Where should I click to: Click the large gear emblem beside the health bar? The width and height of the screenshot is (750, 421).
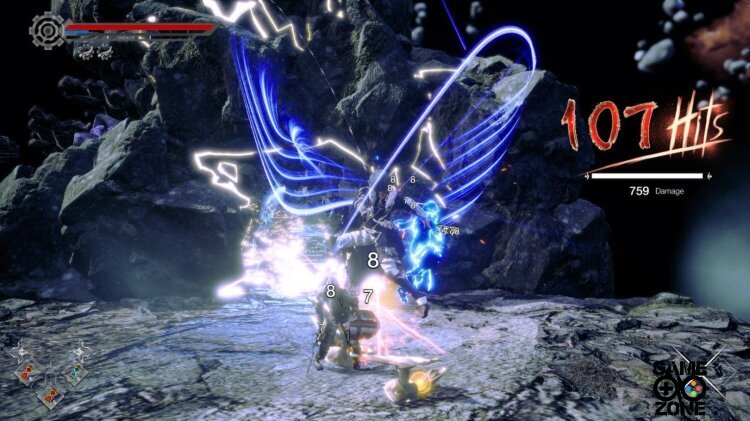[x=47, y=29]
